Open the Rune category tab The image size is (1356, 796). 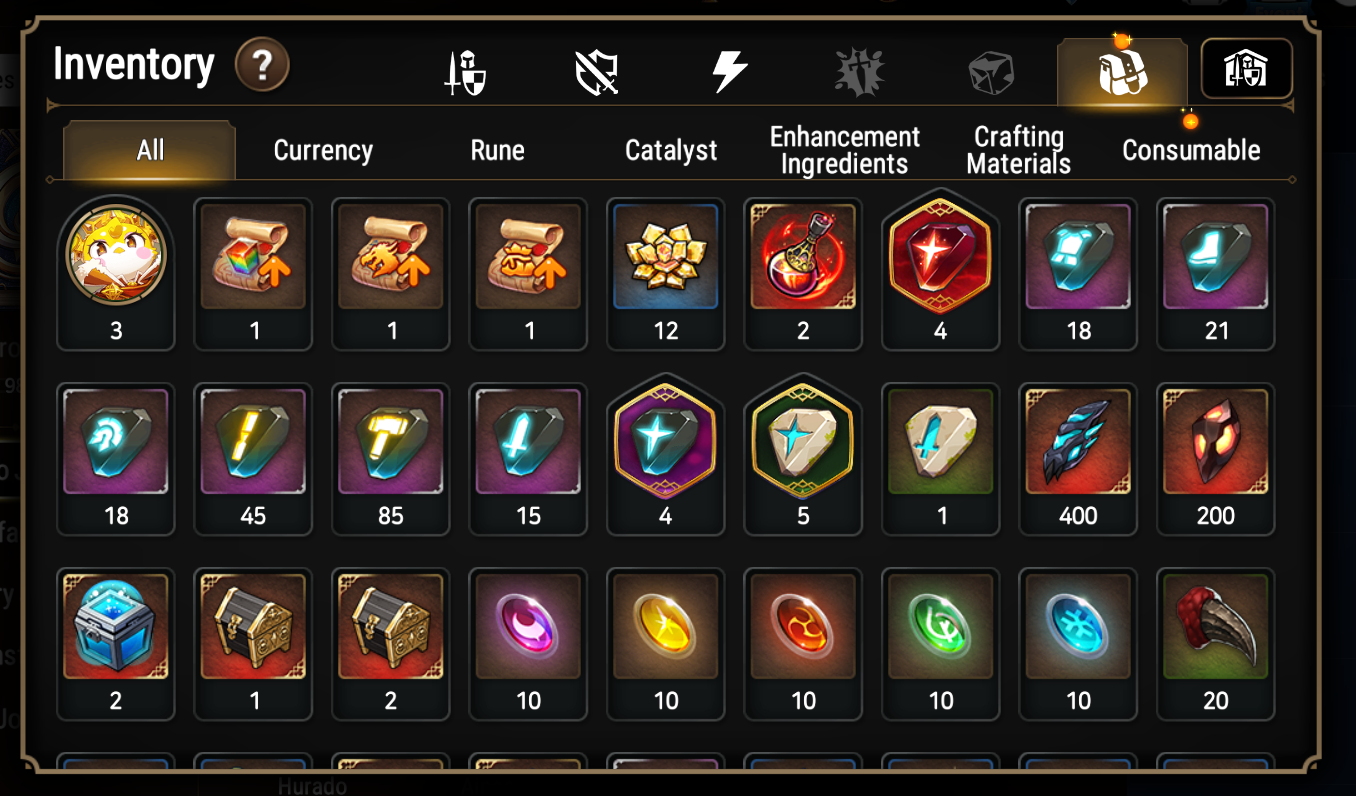coord(497,150)
